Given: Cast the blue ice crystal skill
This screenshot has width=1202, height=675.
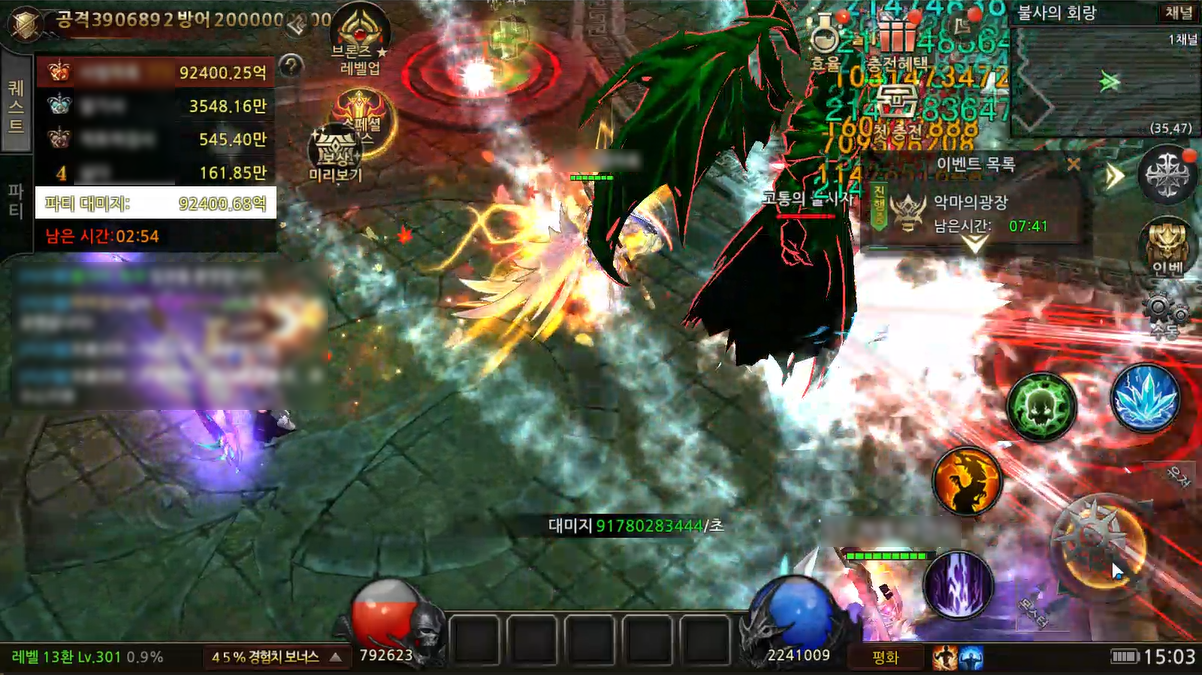Looking at the screenshot, I should (x=1146, y=398).
